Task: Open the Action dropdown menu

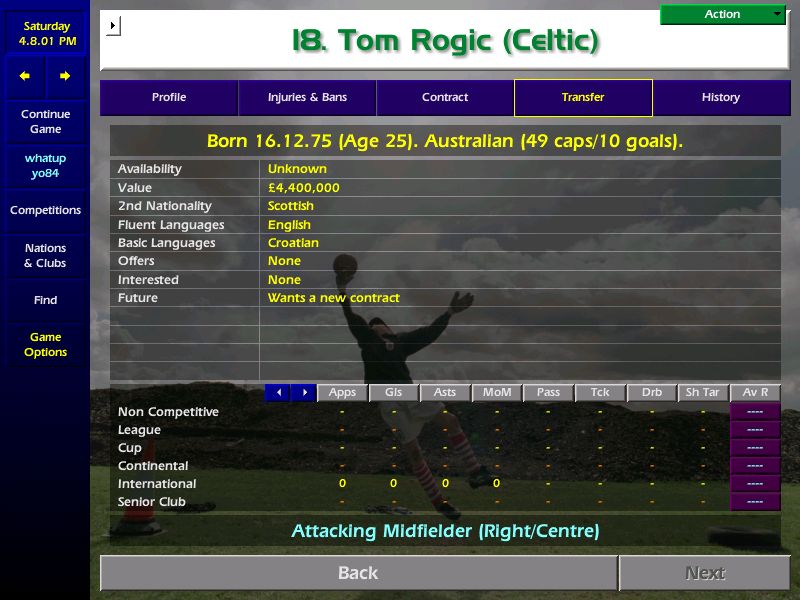Action: (x=723, y=14)
